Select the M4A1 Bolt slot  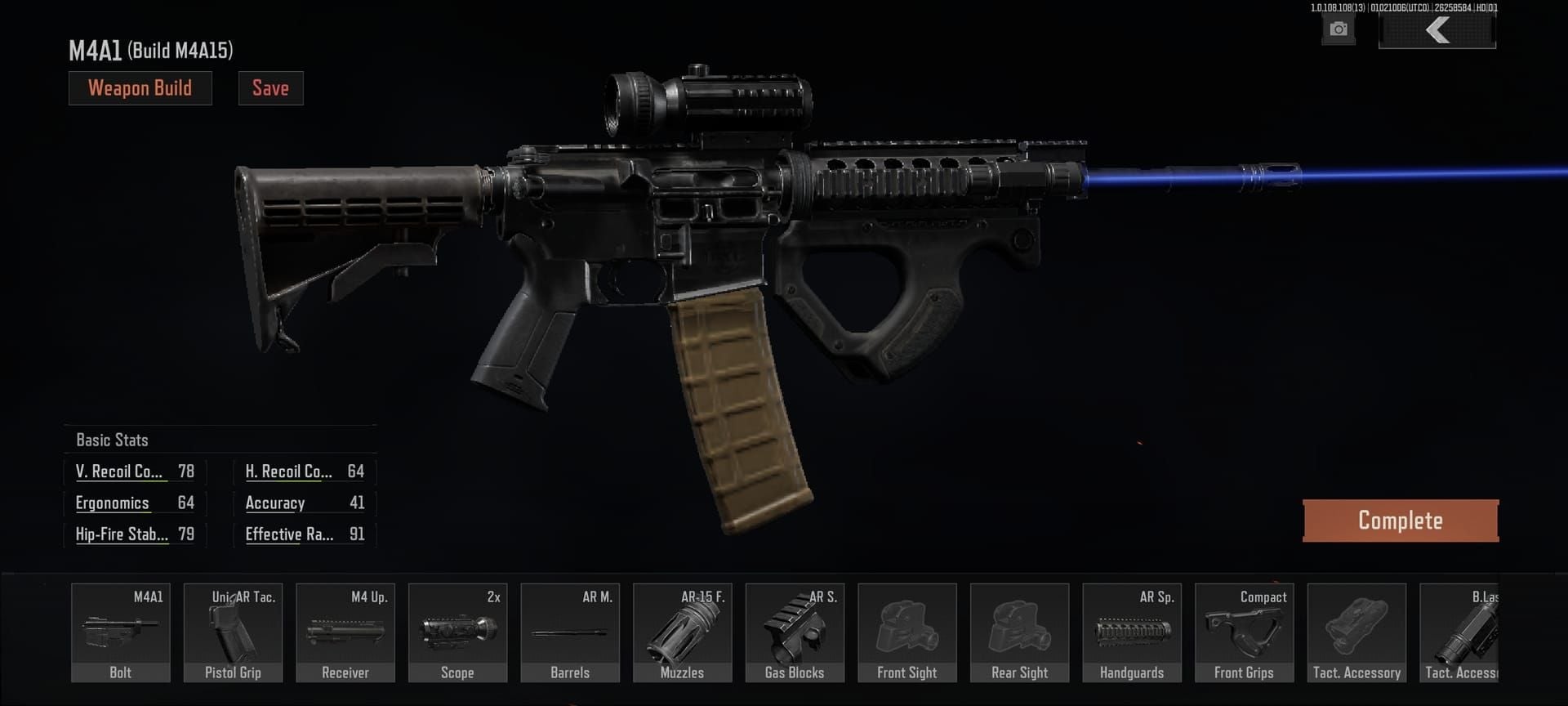point(121,632)
